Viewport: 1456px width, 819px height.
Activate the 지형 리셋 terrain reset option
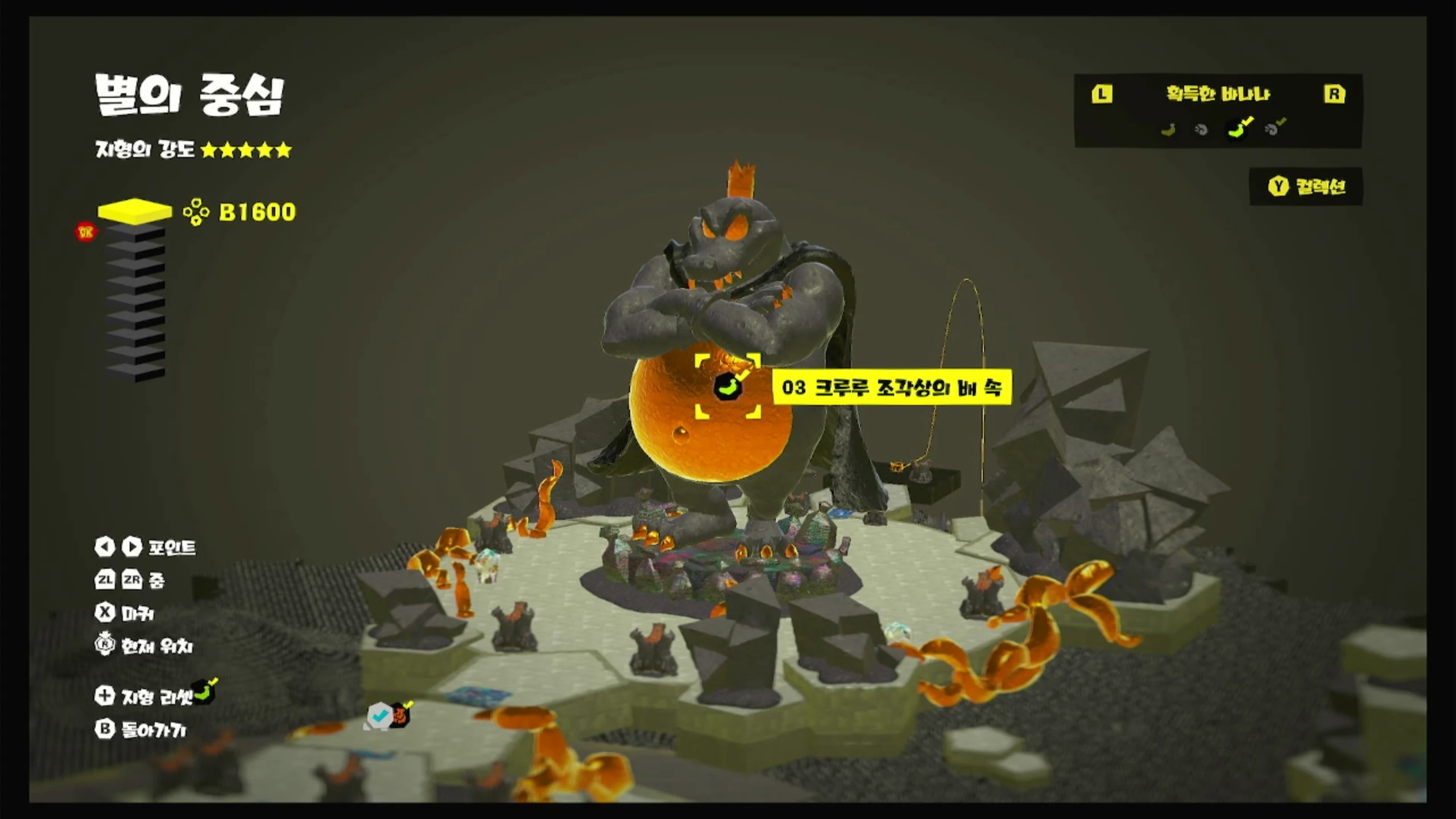tap(144, 696)
